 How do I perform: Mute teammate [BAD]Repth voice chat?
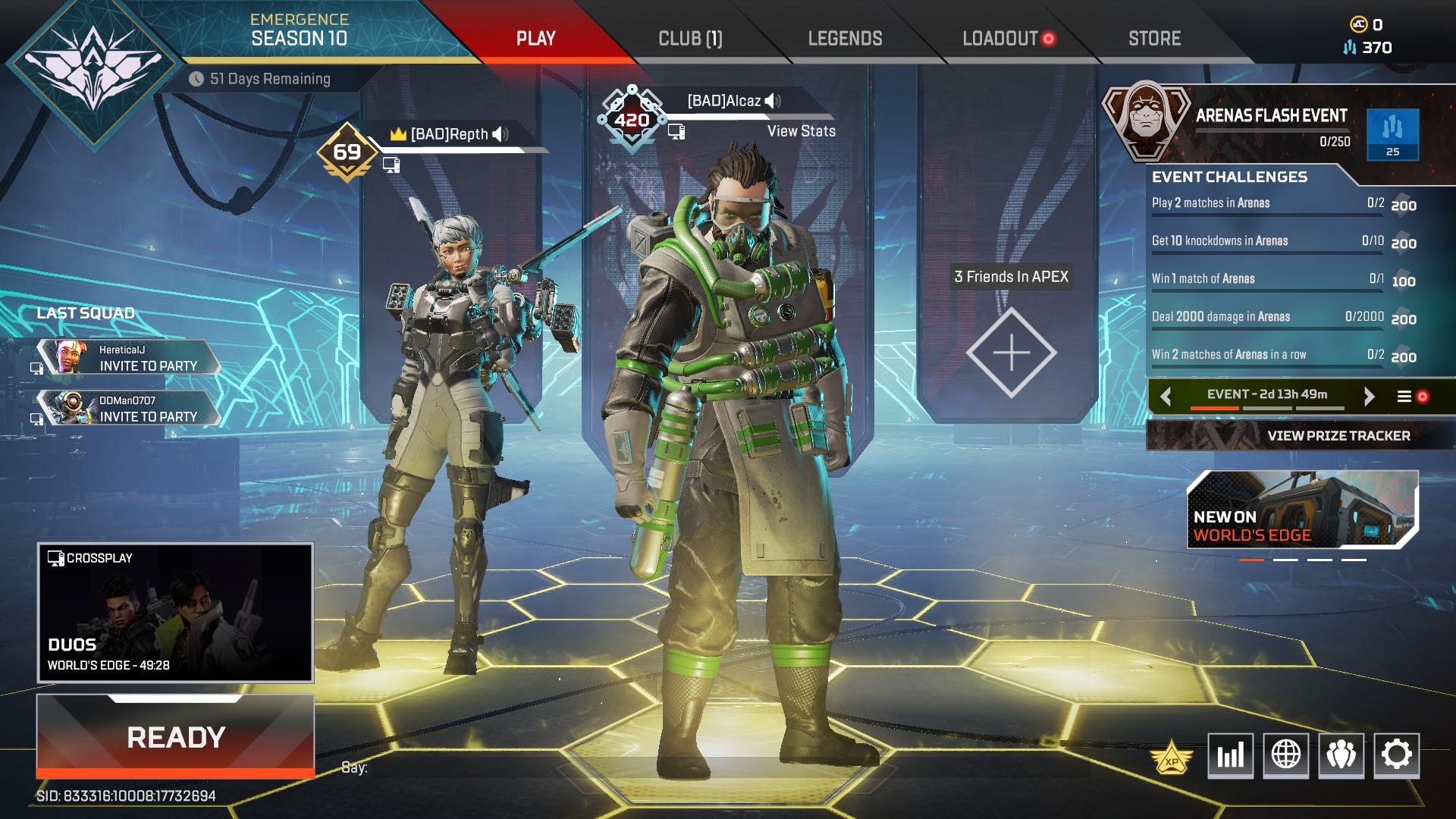497,133
